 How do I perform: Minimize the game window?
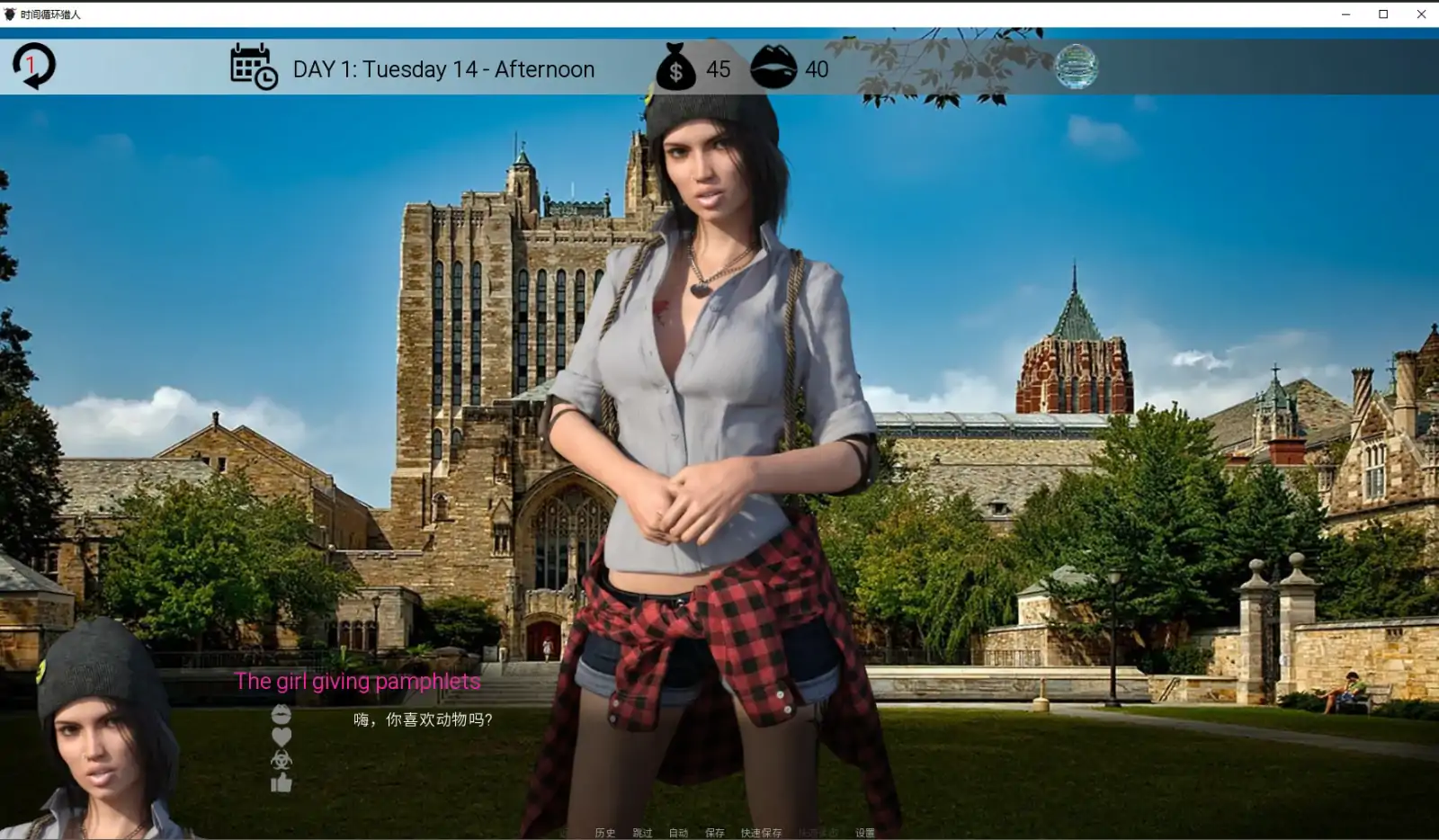1345,13
